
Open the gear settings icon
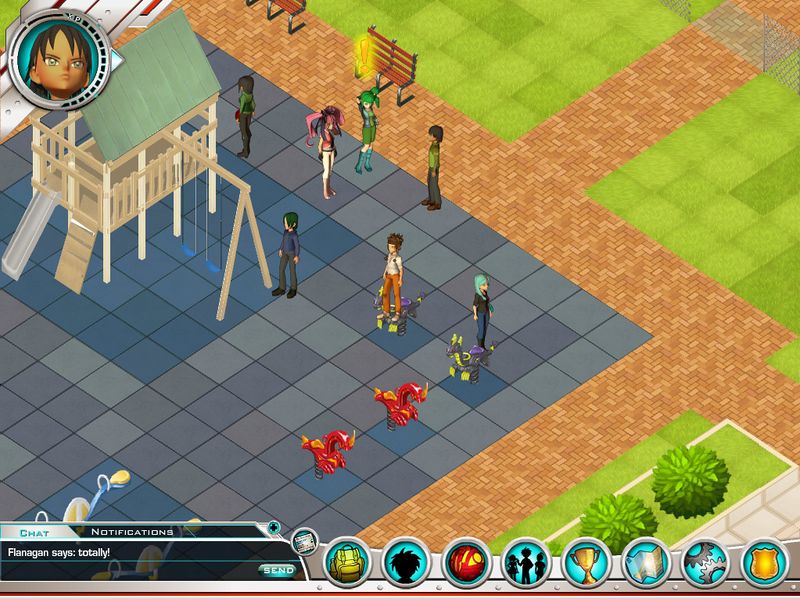click(x=706, y=563)
